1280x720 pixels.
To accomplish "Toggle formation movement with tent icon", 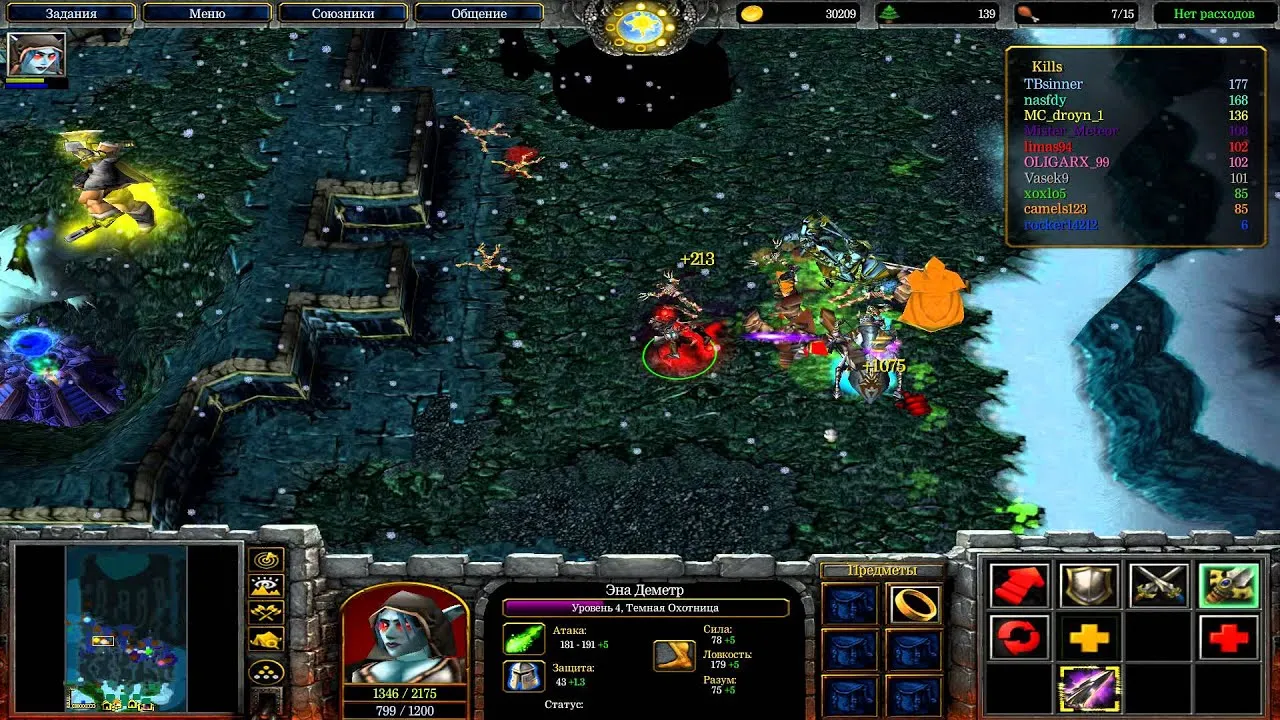I will pos(264,639).
